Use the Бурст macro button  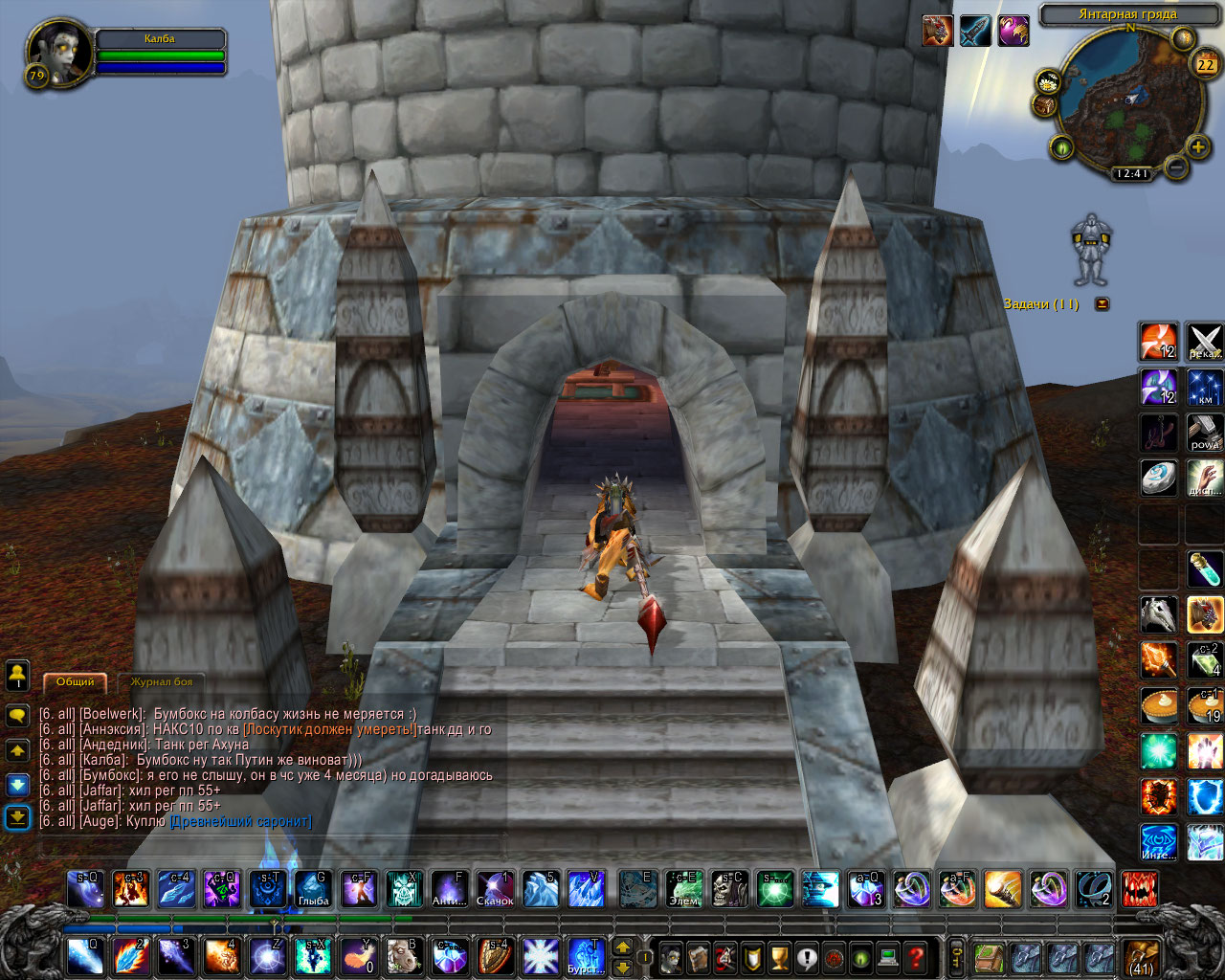pos(586,956)
